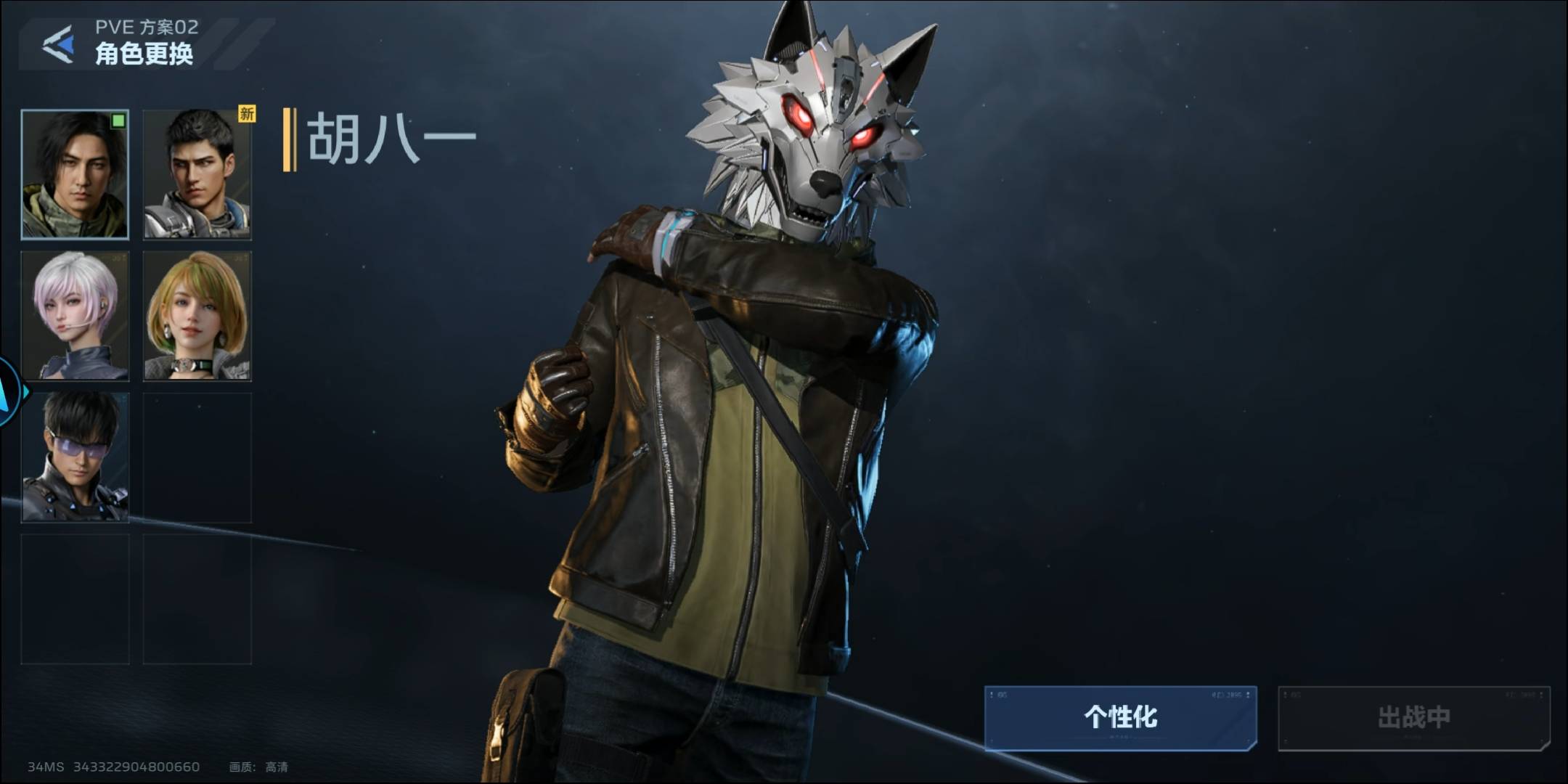
Task: Click the 出战中 deployed button
Action: click(x=1413, y=717)
